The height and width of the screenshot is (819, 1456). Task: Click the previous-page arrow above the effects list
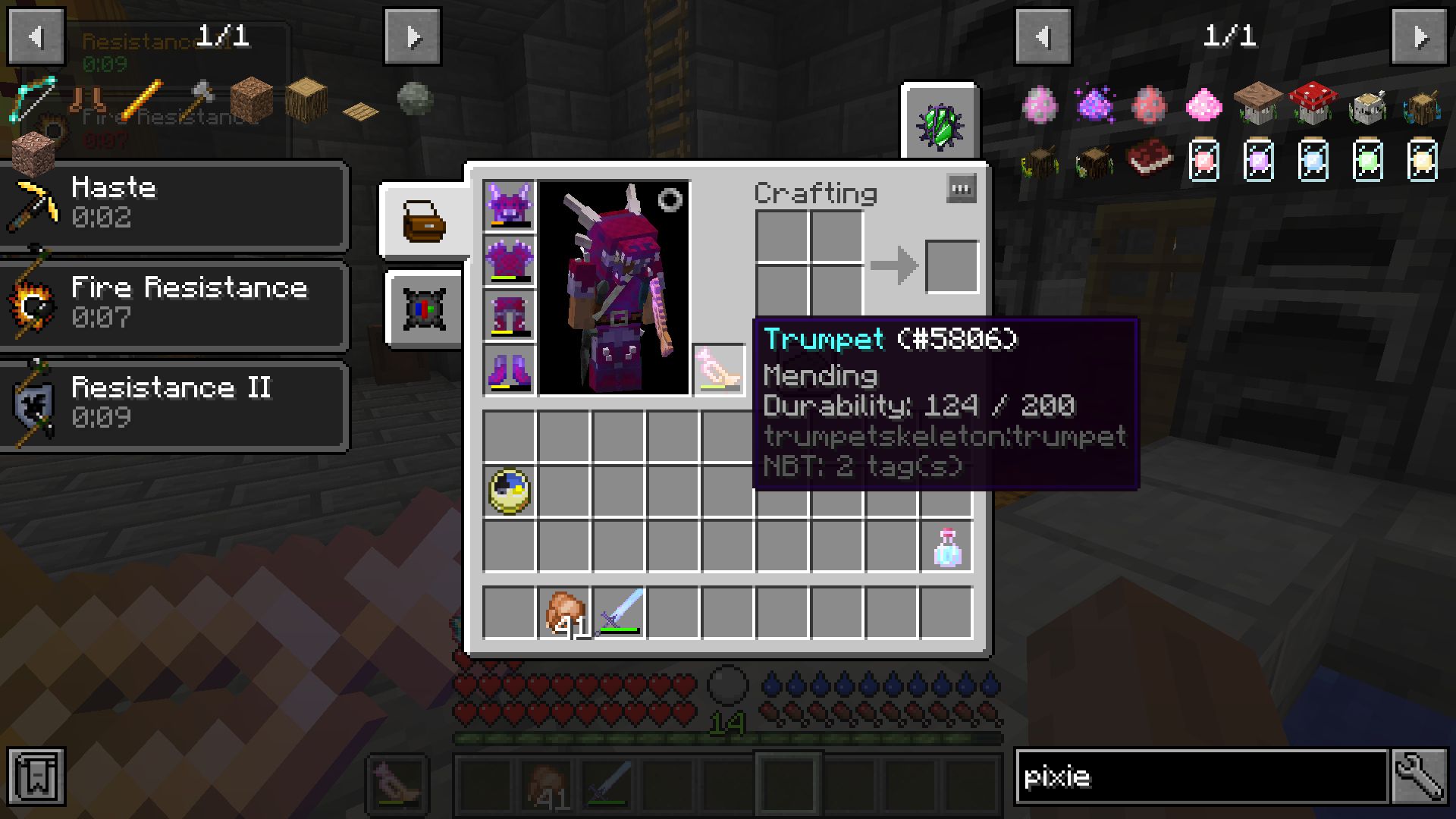point(36,36)
